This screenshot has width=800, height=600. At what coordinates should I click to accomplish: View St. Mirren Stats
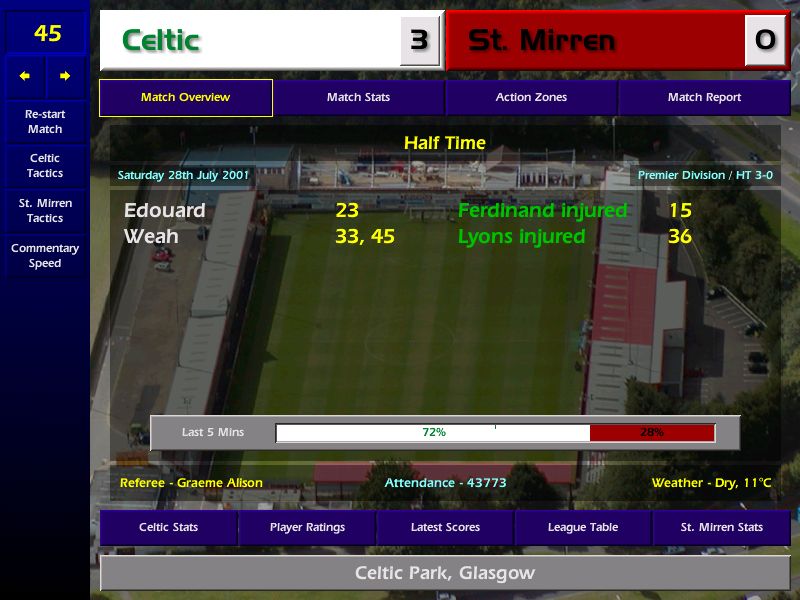pyautogui.click(x=721, y=528)
